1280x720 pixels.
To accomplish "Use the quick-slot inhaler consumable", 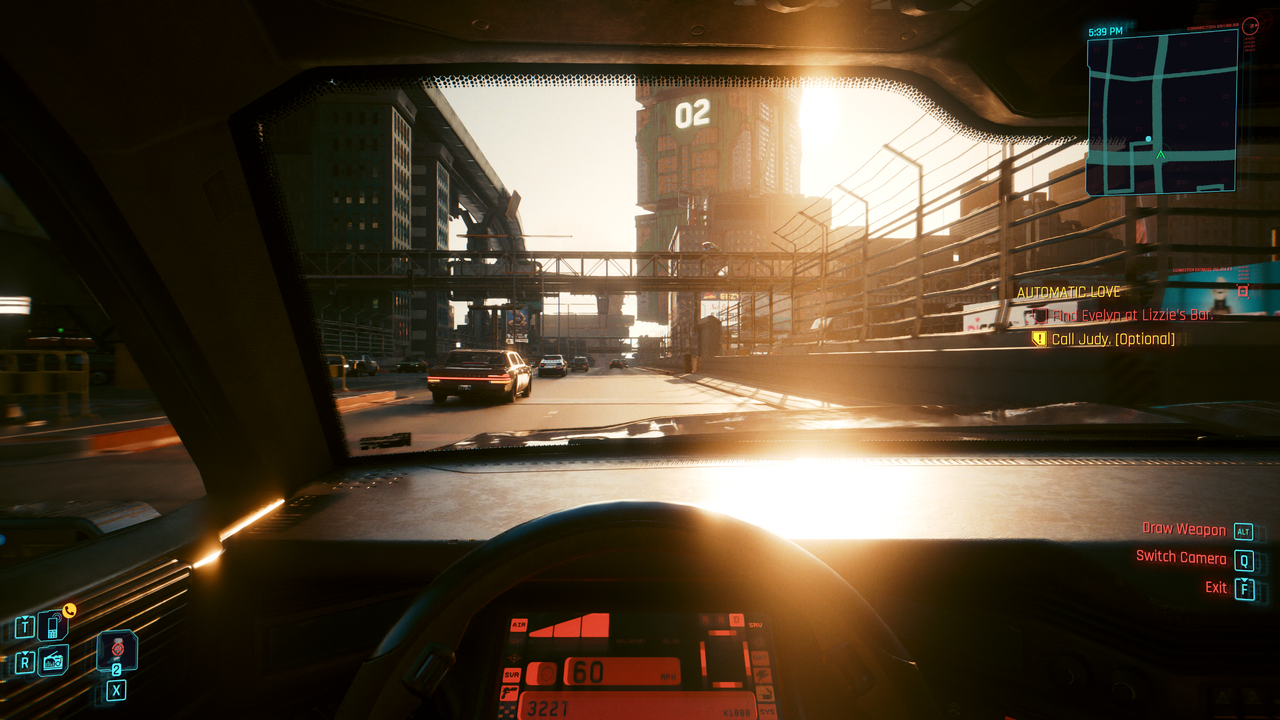I will (x=116, y=650).
